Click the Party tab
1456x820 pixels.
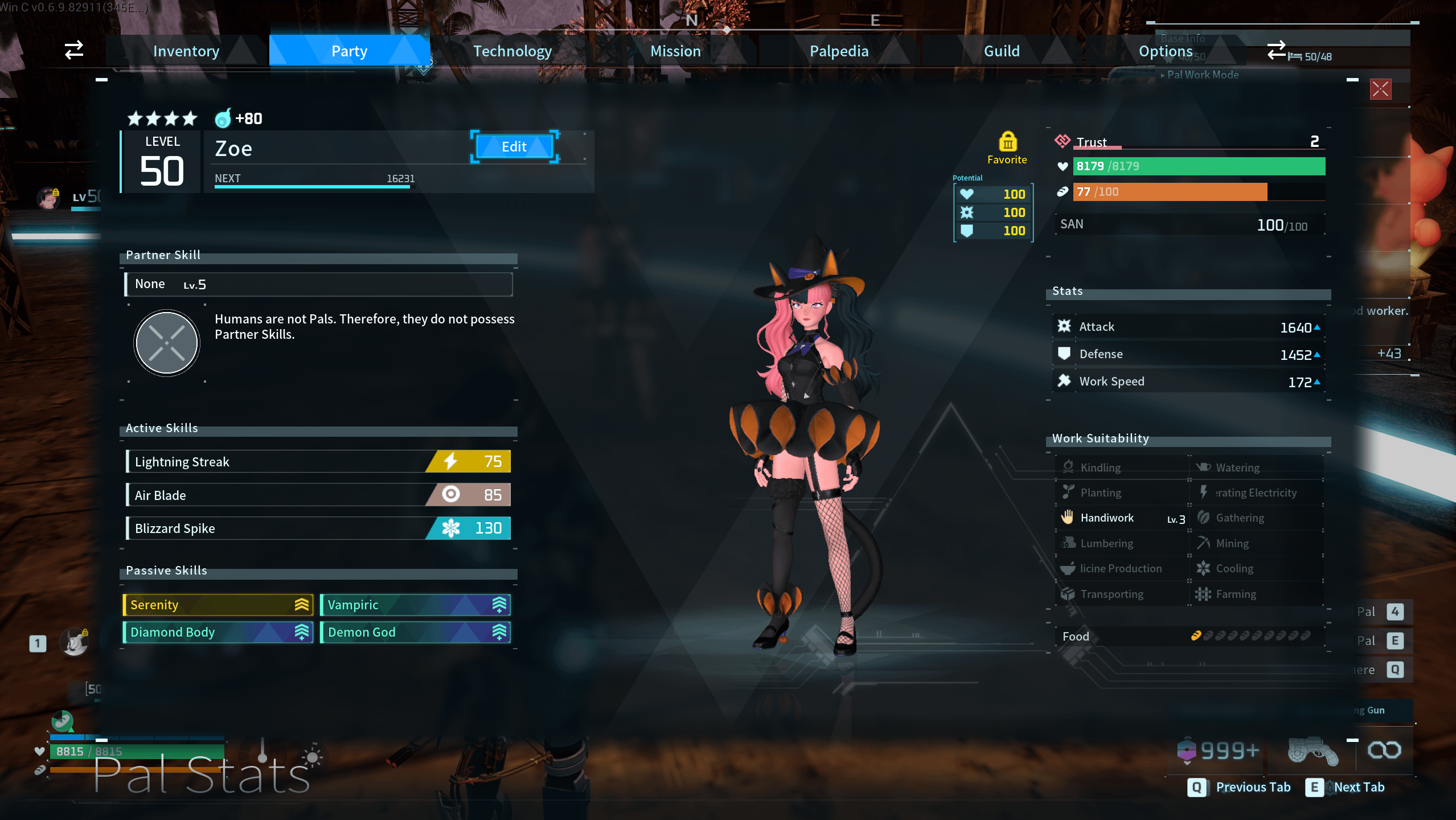[x=349, y=51]
